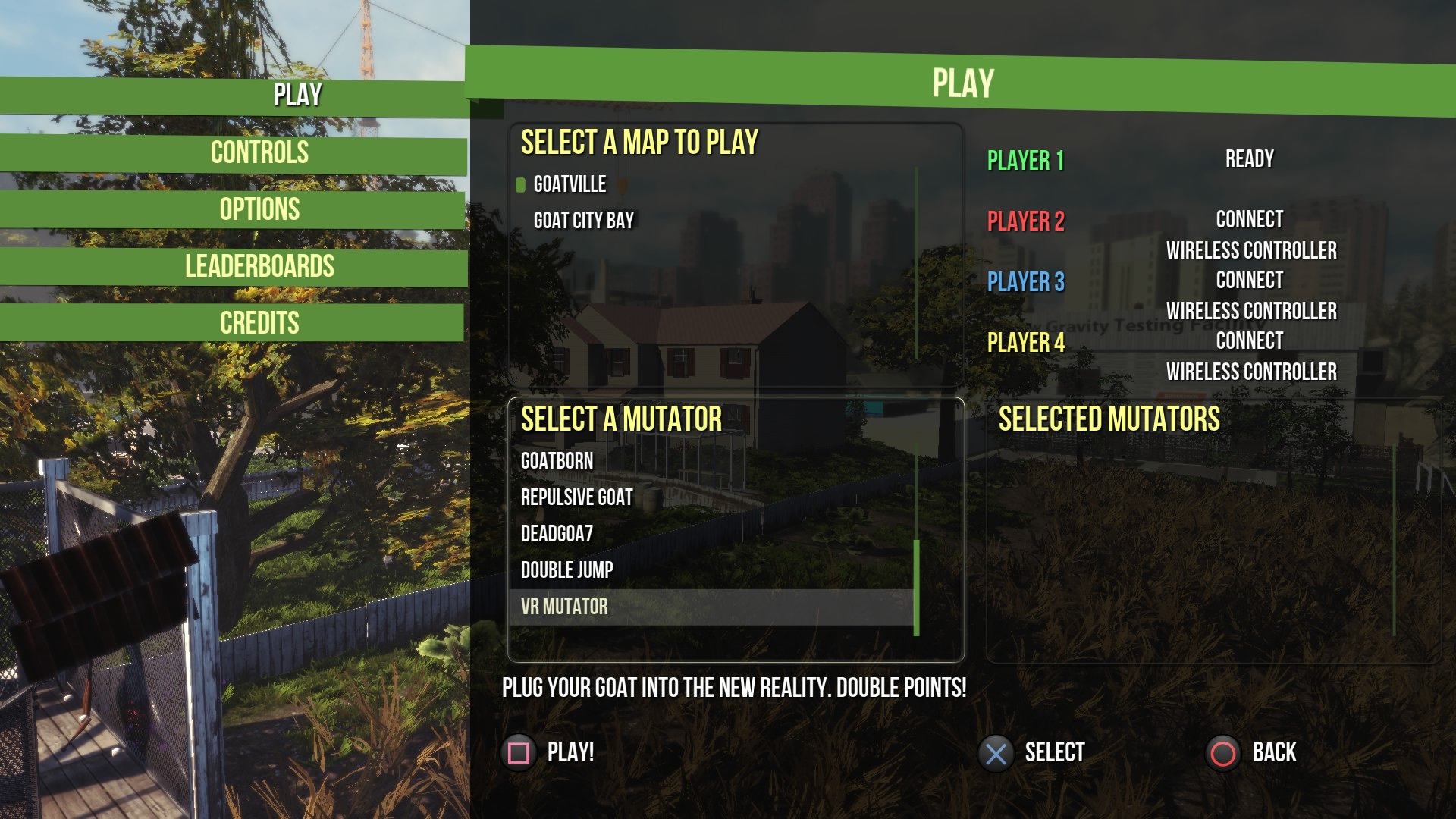1456x819 pixels.
Task: Show the Leaderboards
Action: point(259,267)
